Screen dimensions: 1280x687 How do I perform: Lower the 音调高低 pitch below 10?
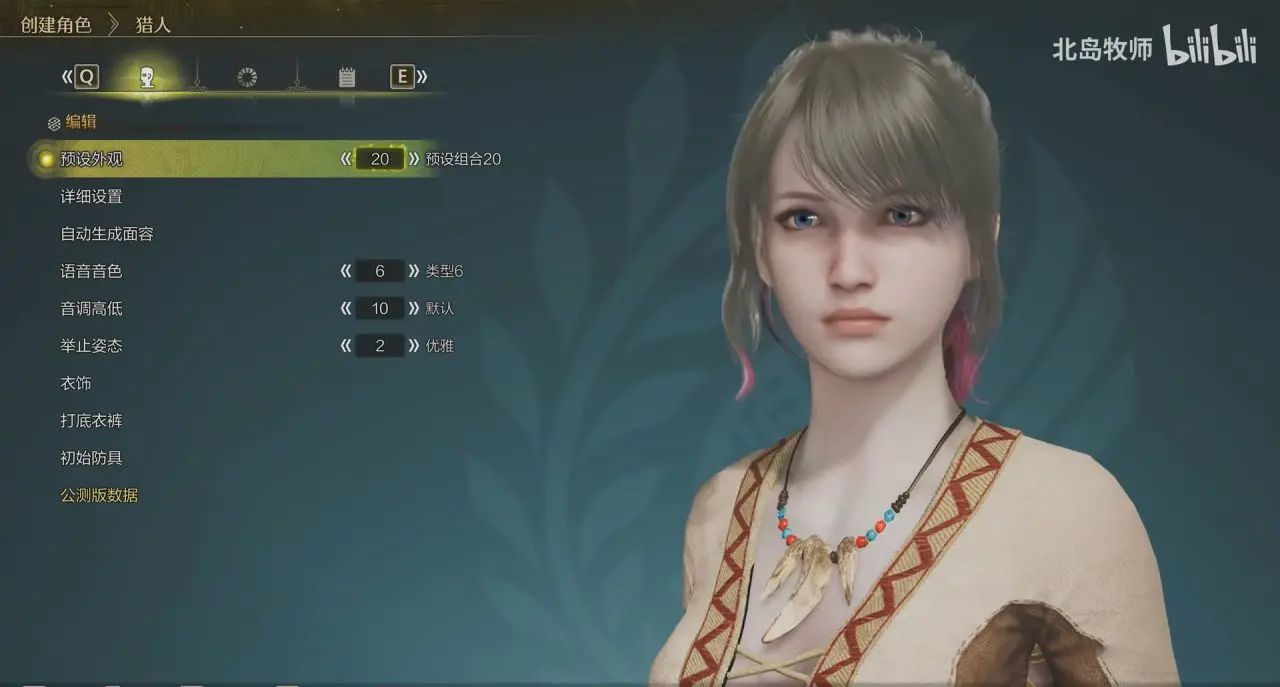pos(346,309)
